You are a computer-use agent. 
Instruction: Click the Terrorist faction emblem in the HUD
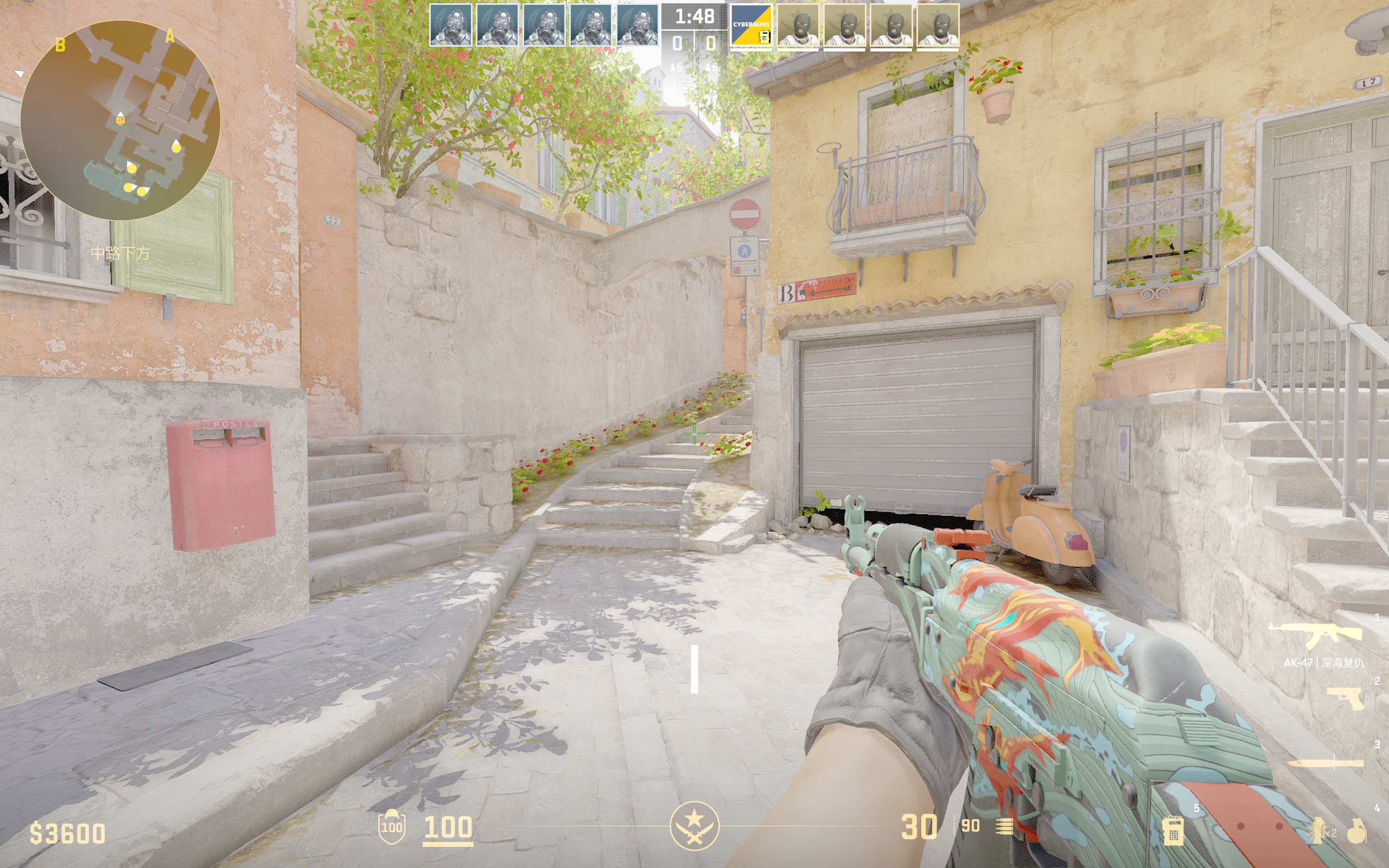pos(694,826)
